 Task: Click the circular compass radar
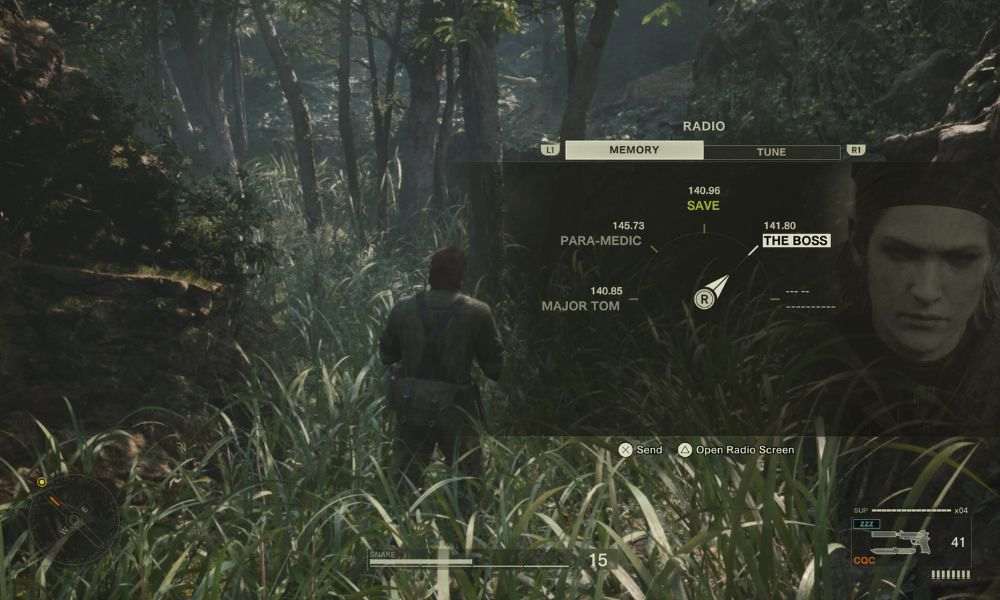click(72, 519)
